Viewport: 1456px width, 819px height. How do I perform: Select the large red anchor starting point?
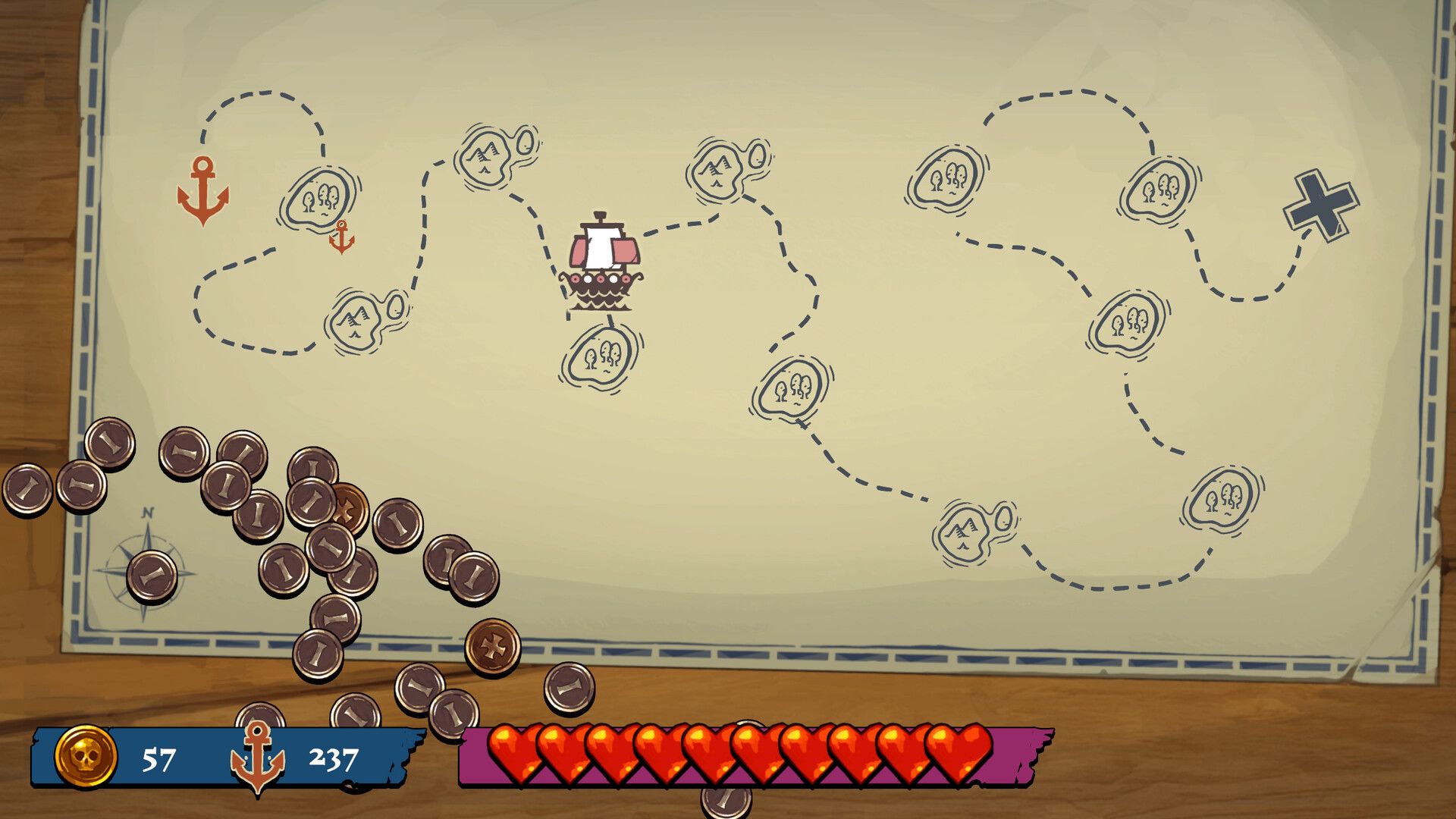(203, 191)
